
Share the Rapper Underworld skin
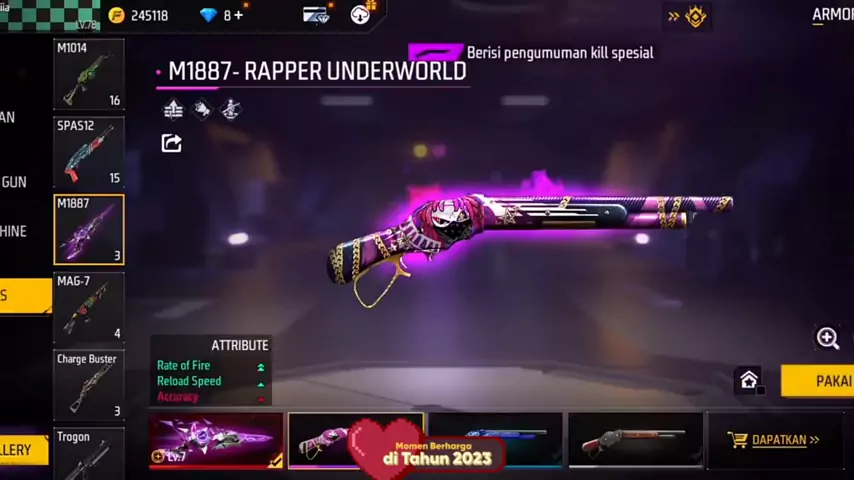[x=172, y=144]
